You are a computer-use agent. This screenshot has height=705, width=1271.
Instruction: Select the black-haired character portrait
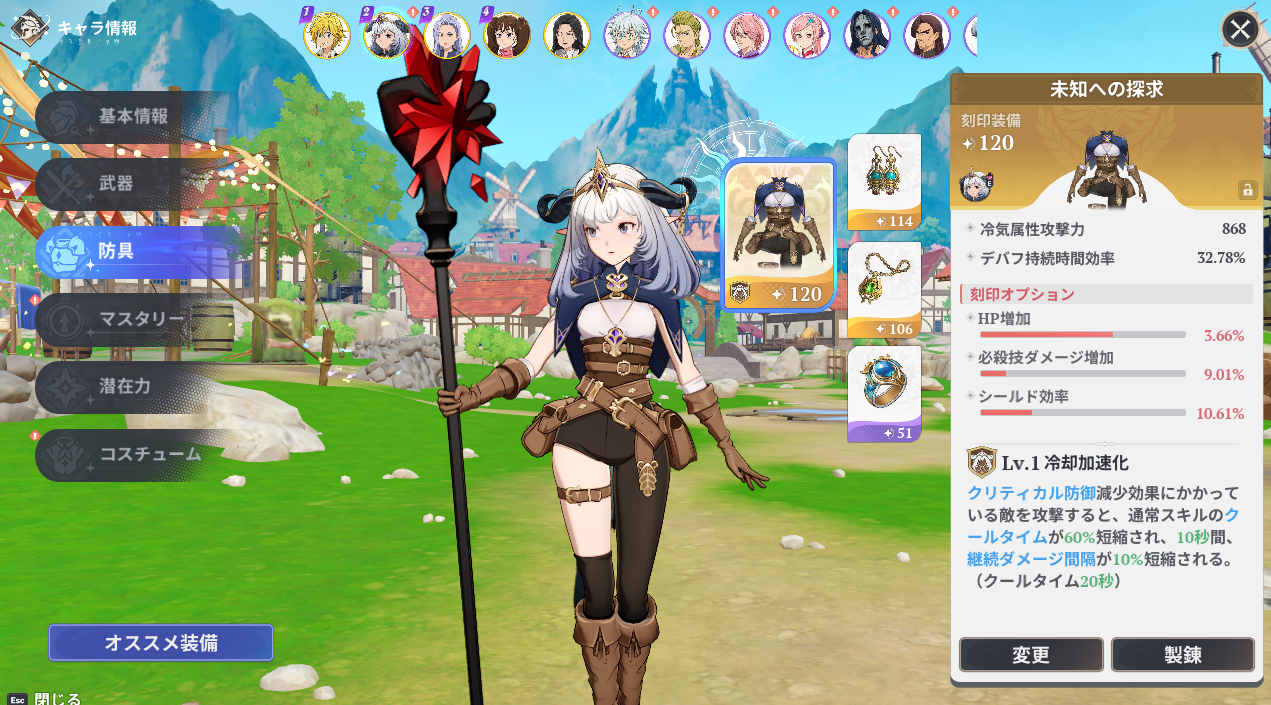pyautogui.click(x=567, y=35)
